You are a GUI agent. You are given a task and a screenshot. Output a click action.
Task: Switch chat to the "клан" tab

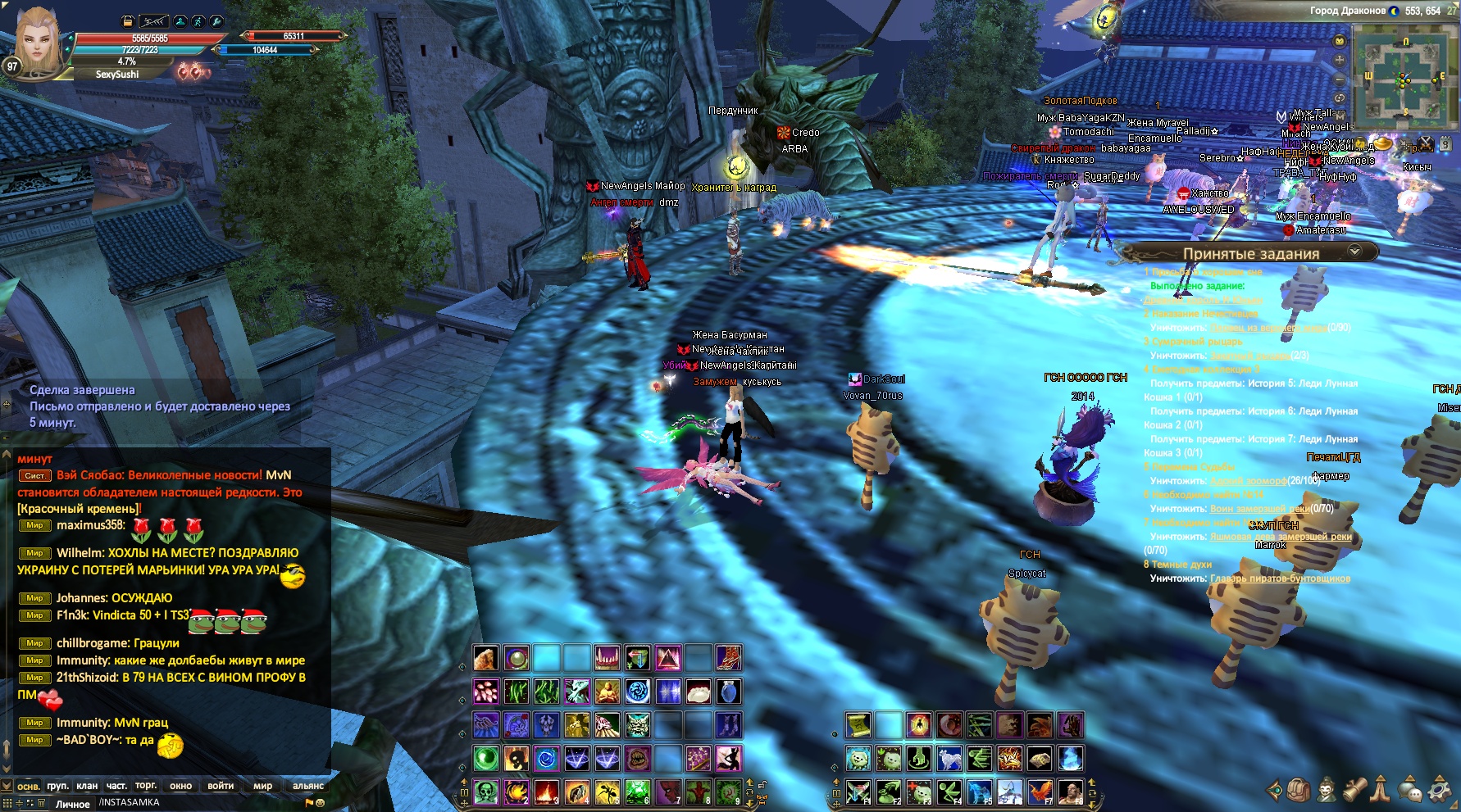(87, 786)
